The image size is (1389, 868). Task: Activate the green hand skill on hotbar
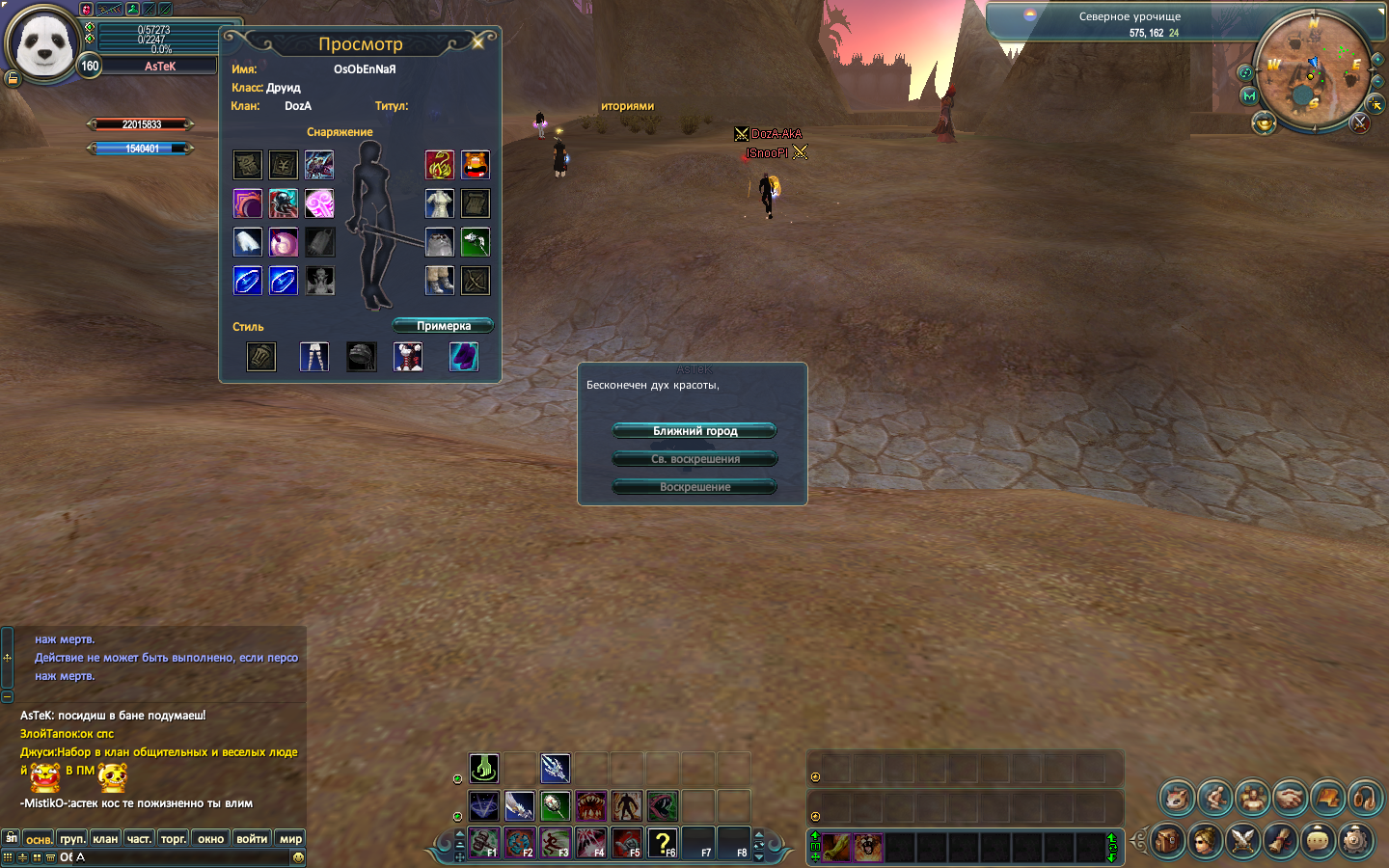click(x=484, y=768)
